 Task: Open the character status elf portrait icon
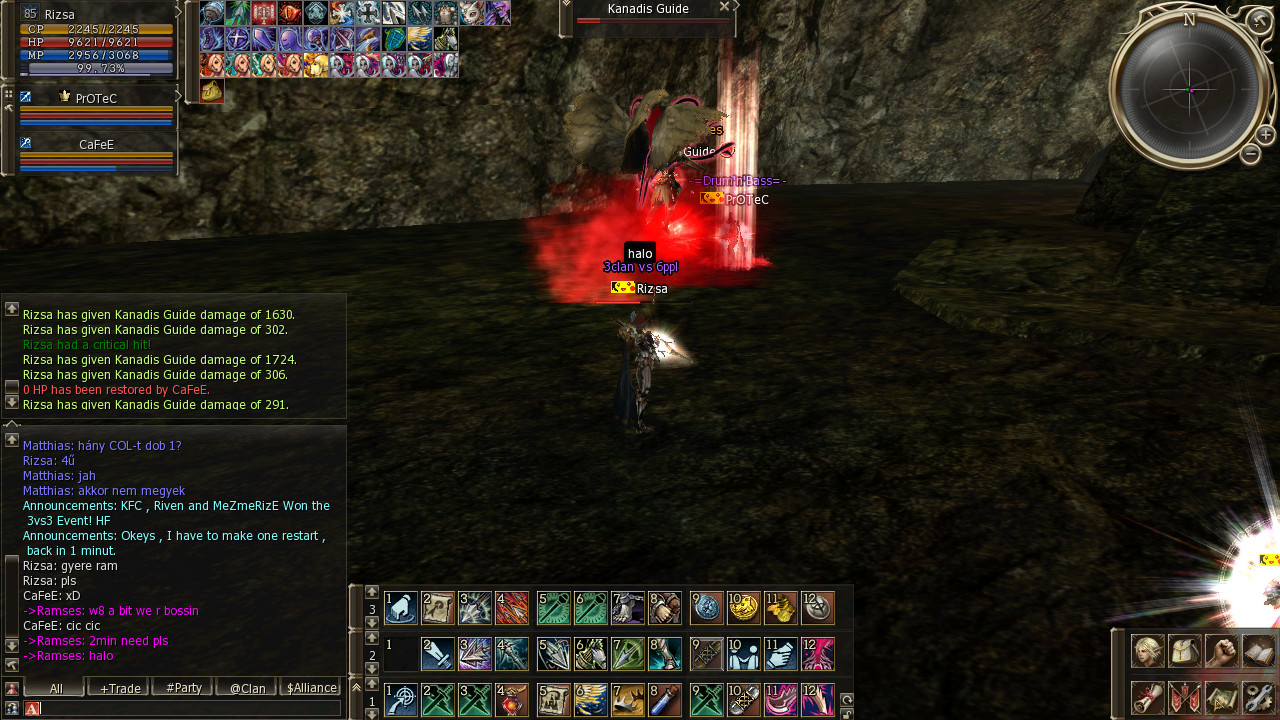pyautogui.click(x=1147, y=651)
